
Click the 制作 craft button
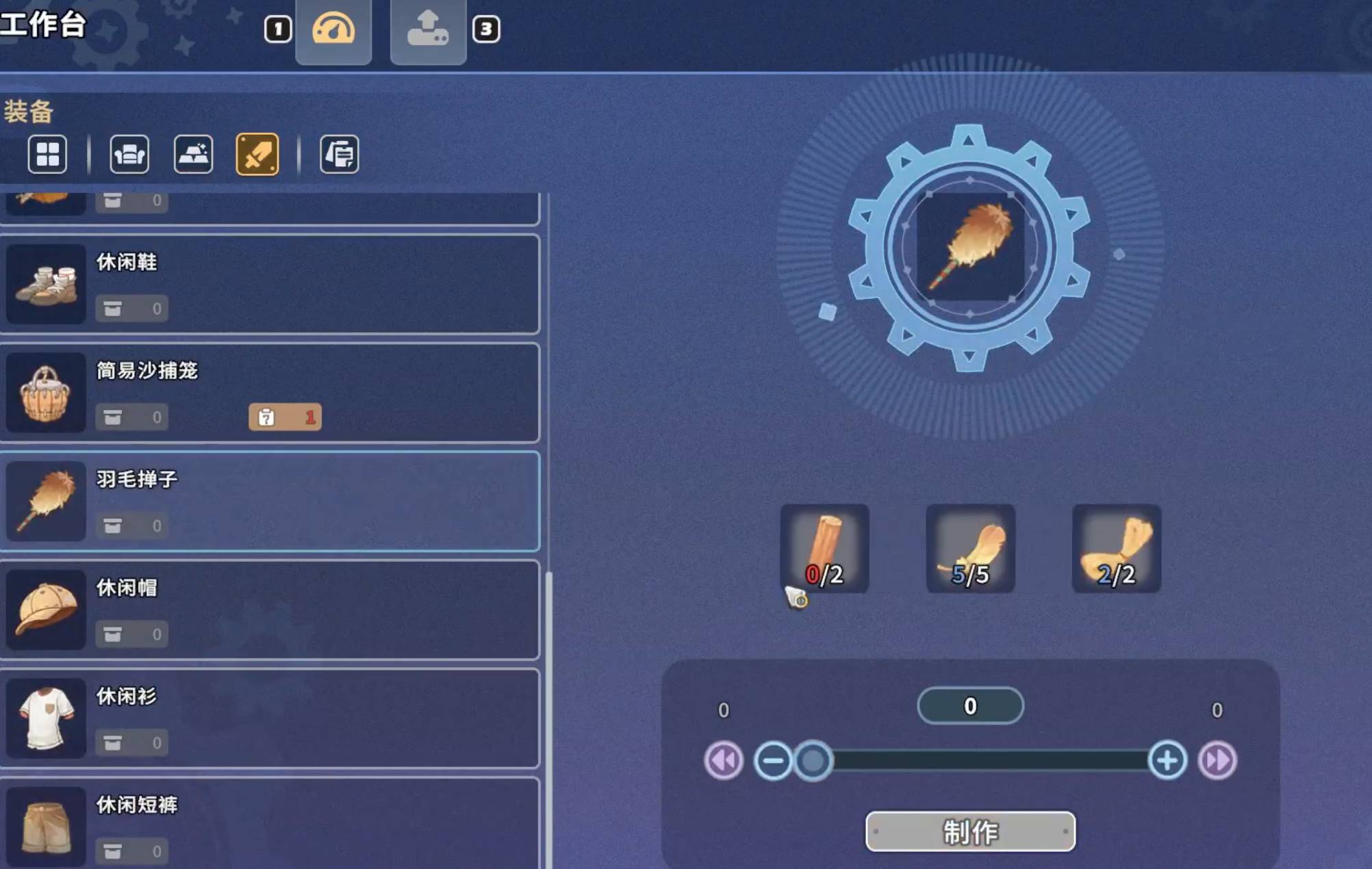970,831
